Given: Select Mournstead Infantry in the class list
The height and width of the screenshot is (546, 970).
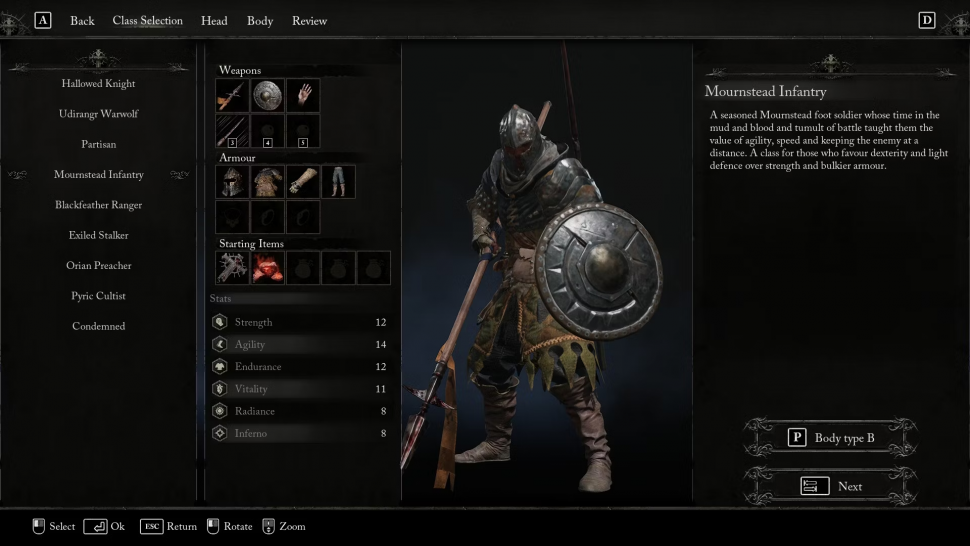Looking at the screenshot, I should click(x=98, y=175).
